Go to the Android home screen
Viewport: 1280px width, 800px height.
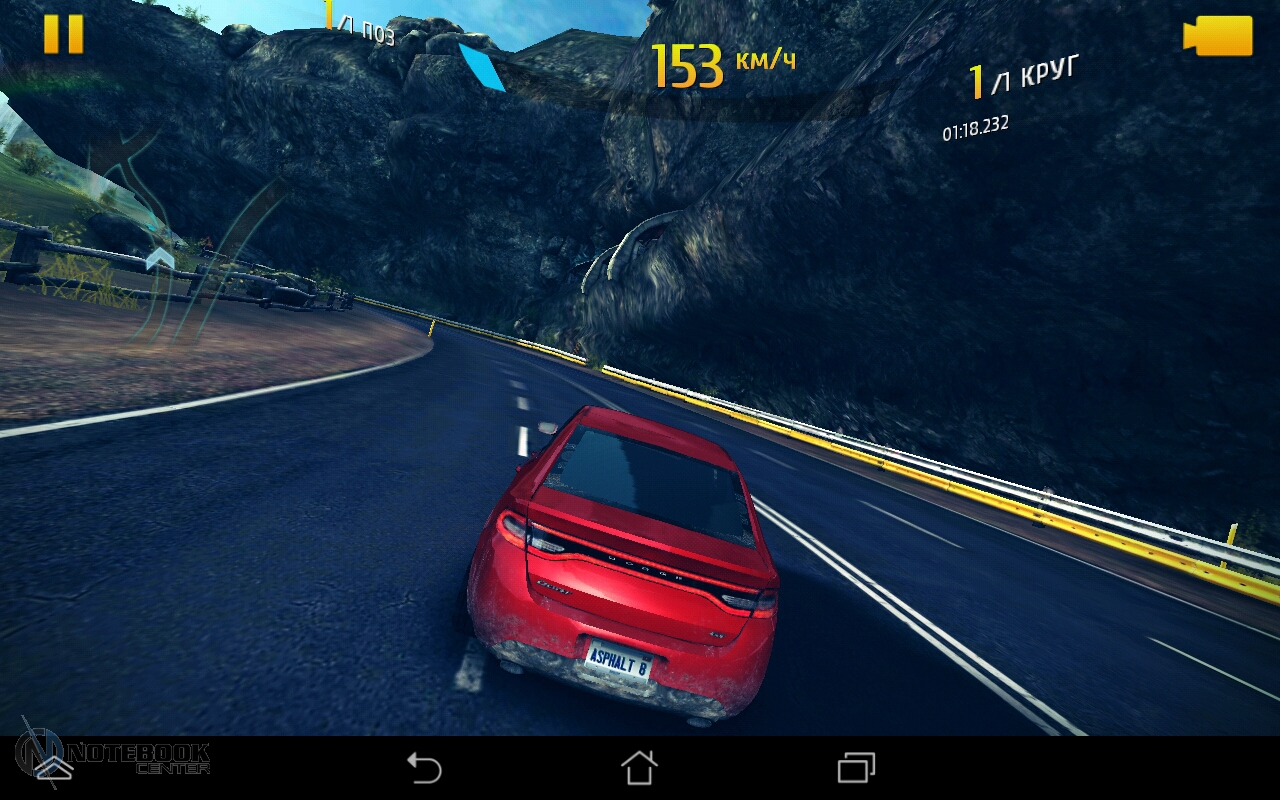tap(639, 768)
